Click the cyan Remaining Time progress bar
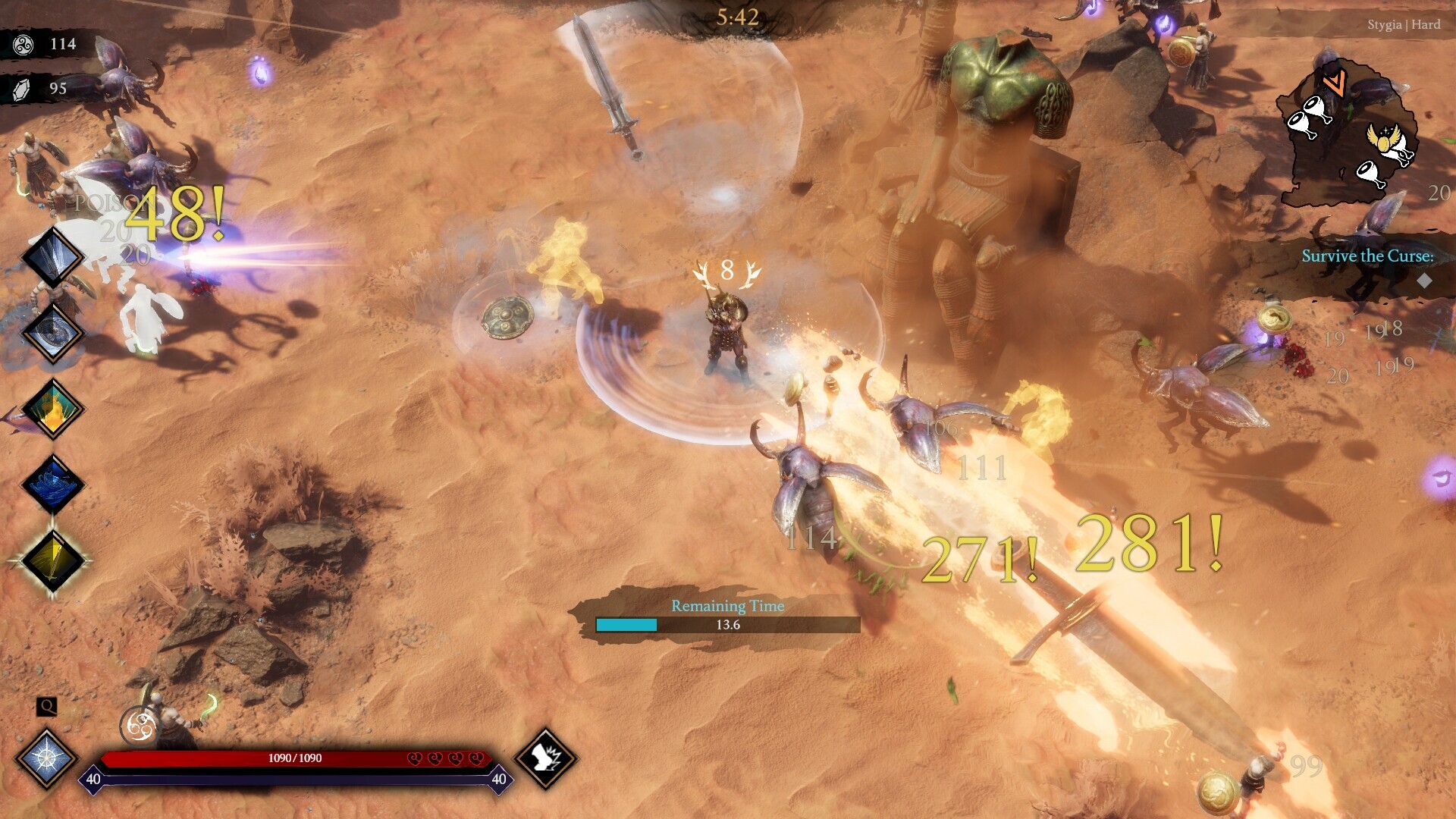The height and width of the screenshot is (819, 1456). [628, 623]
